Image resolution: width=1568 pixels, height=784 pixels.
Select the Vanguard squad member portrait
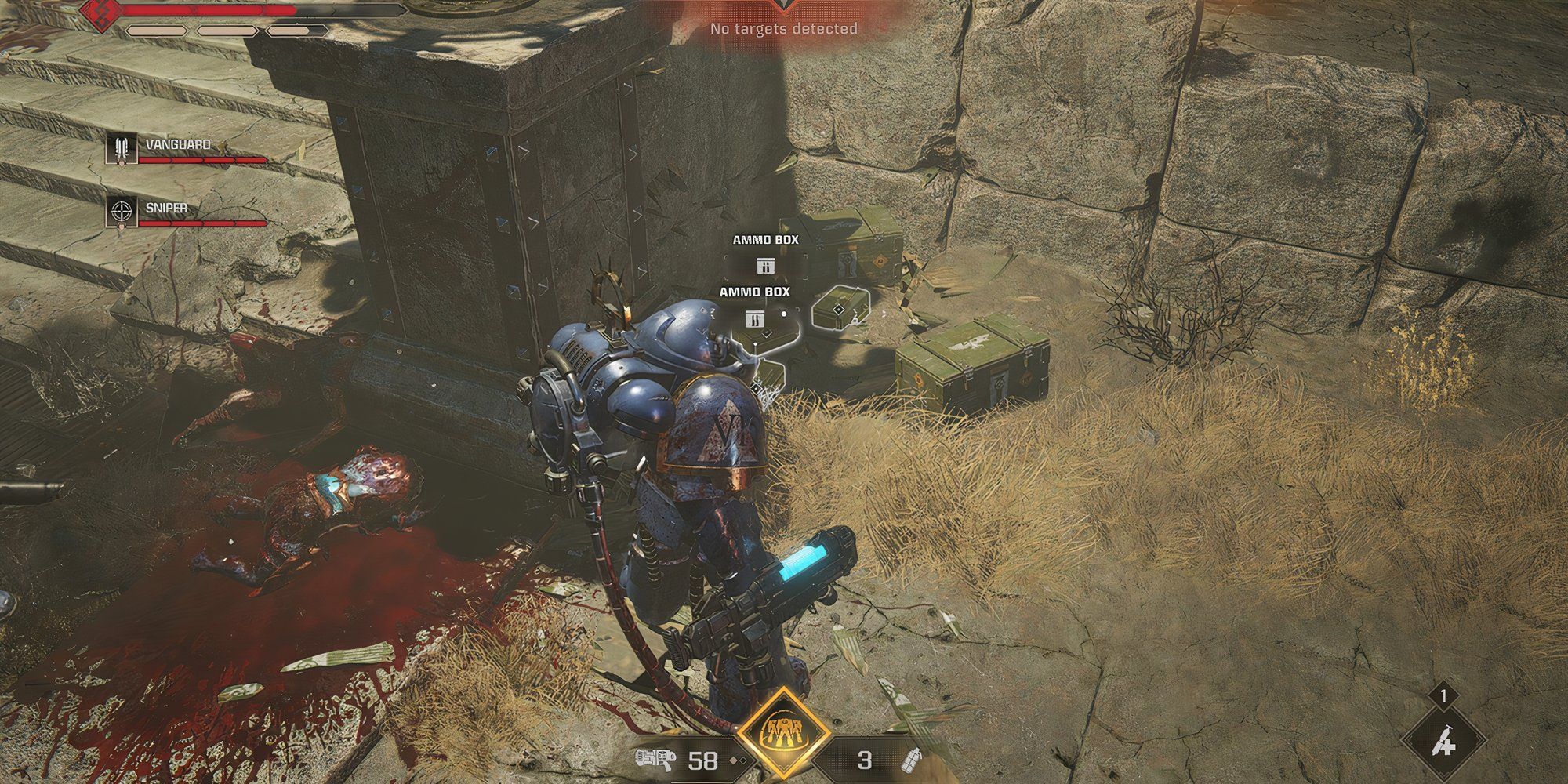pyautogui.click(x=121, y=148)
